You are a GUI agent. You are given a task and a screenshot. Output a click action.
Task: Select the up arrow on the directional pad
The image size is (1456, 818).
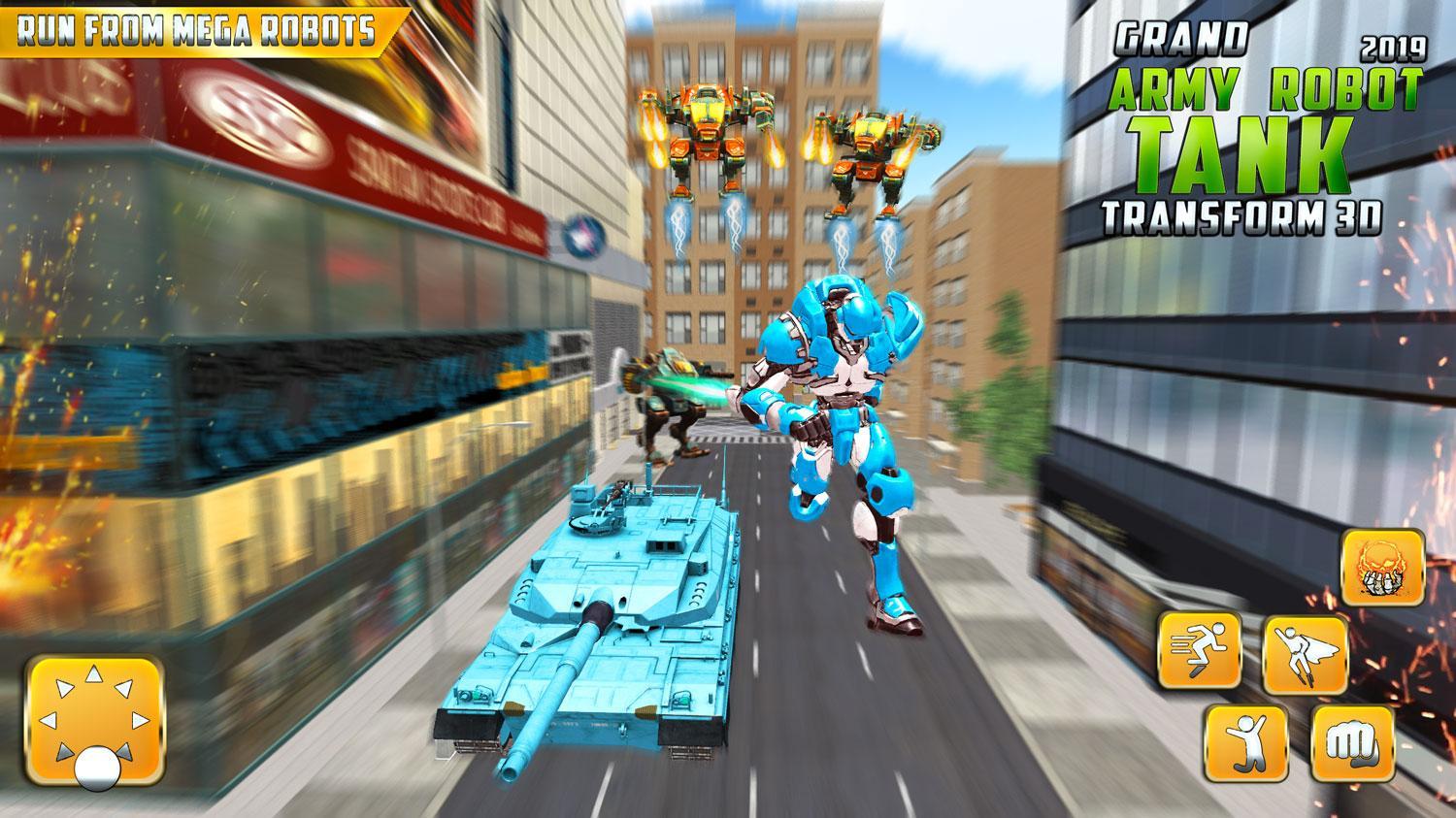click(x=92, y=671)
